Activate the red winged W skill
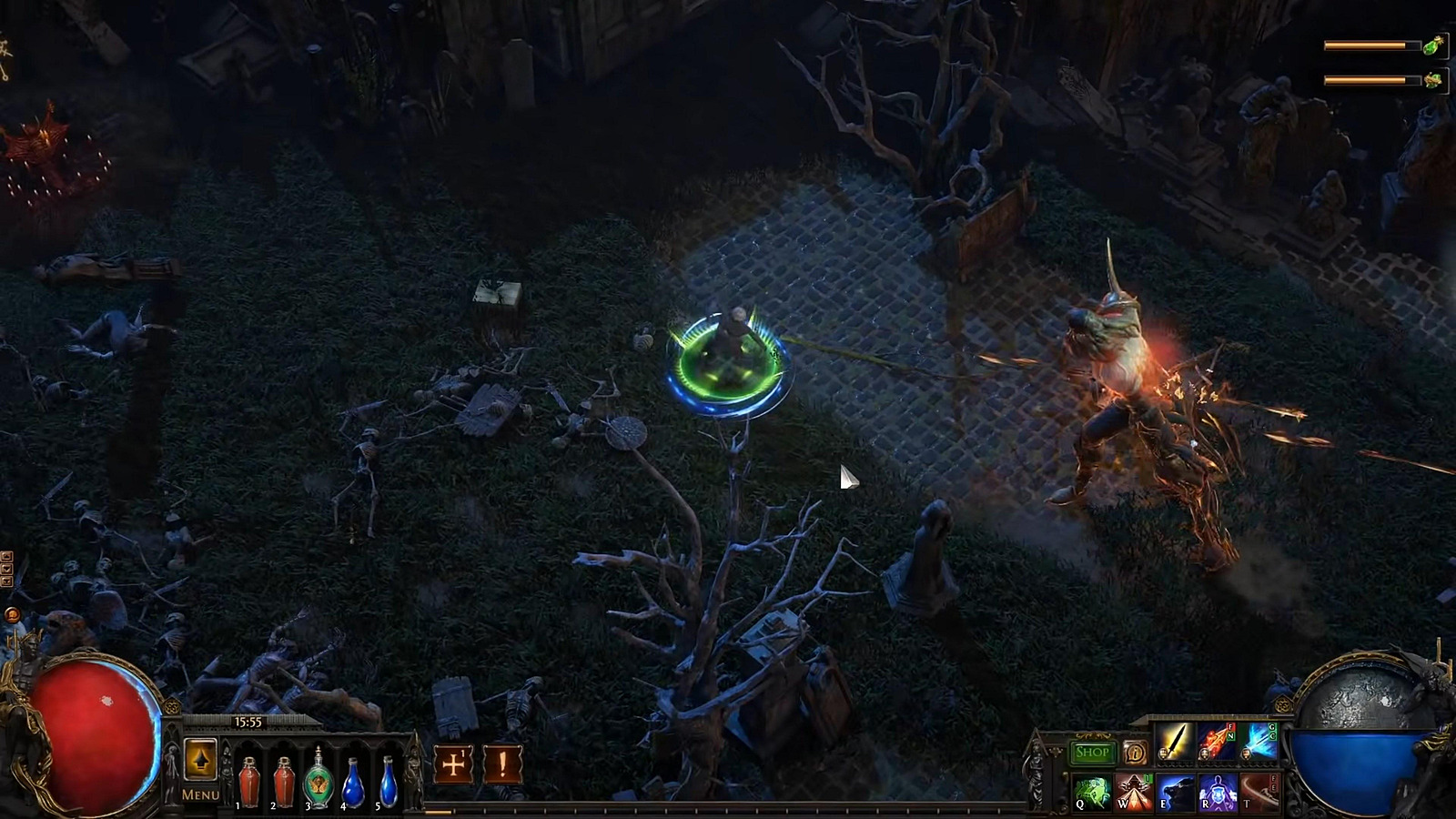 pos(1134,792)
